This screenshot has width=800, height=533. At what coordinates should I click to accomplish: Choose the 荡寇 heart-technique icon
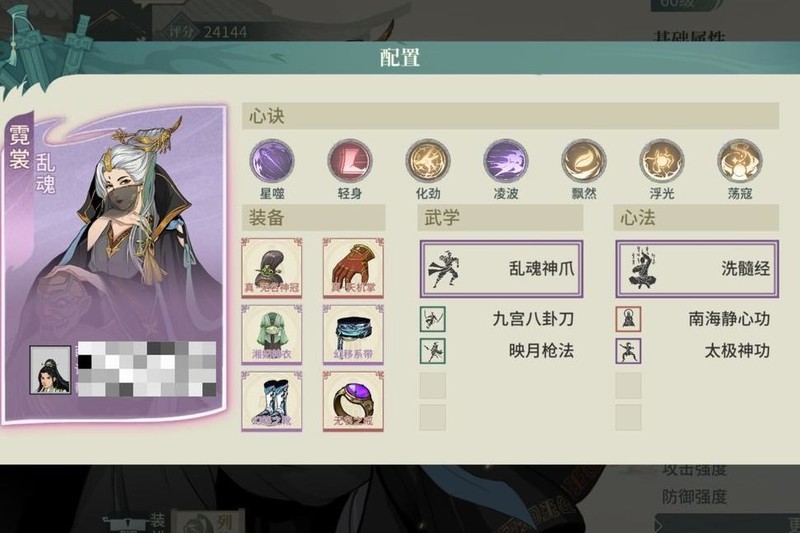[740, 160]
